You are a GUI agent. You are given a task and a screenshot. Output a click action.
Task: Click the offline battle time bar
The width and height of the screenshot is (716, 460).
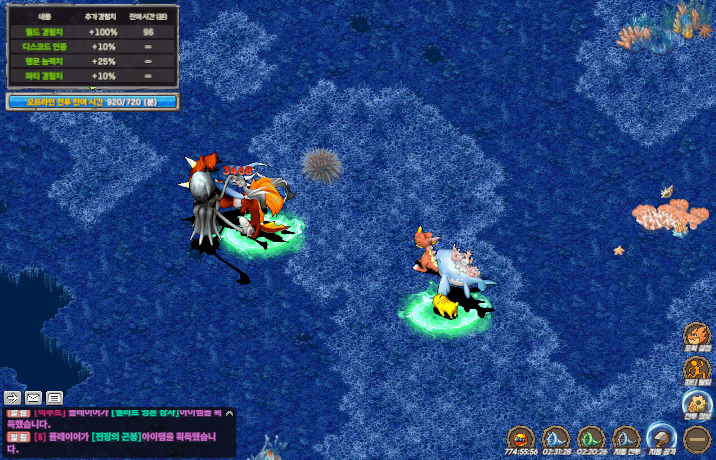pos(92,101)
